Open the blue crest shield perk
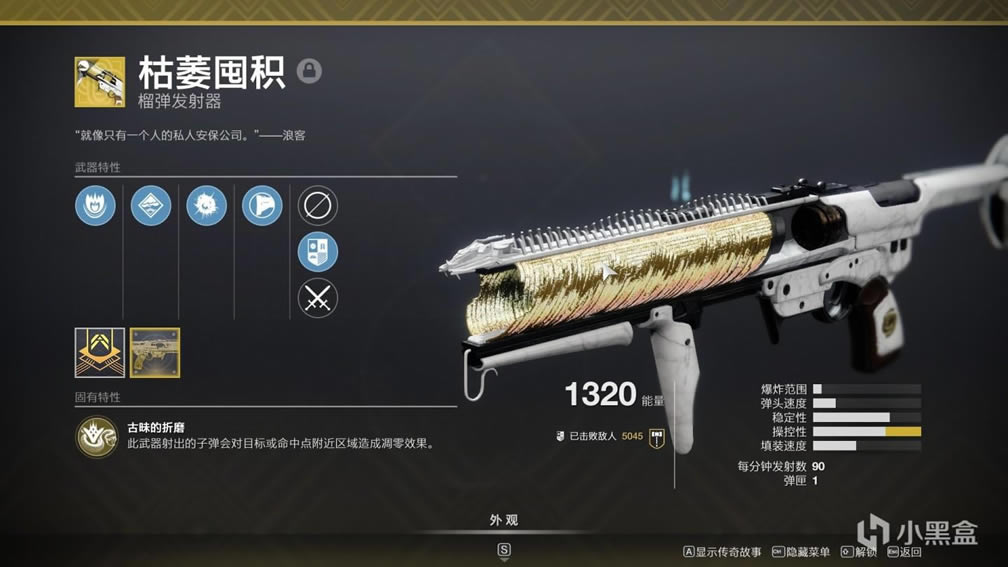 (x=318, y=252)
